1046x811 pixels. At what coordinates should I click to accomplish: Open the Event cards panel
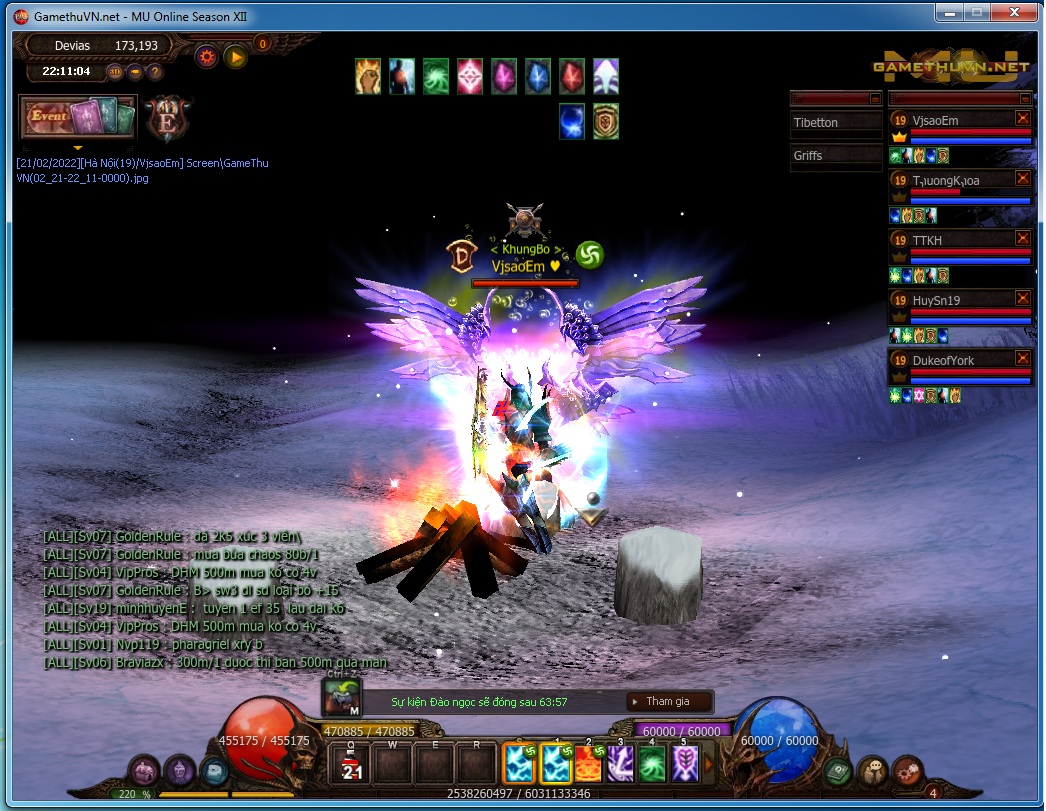[77, 118]
